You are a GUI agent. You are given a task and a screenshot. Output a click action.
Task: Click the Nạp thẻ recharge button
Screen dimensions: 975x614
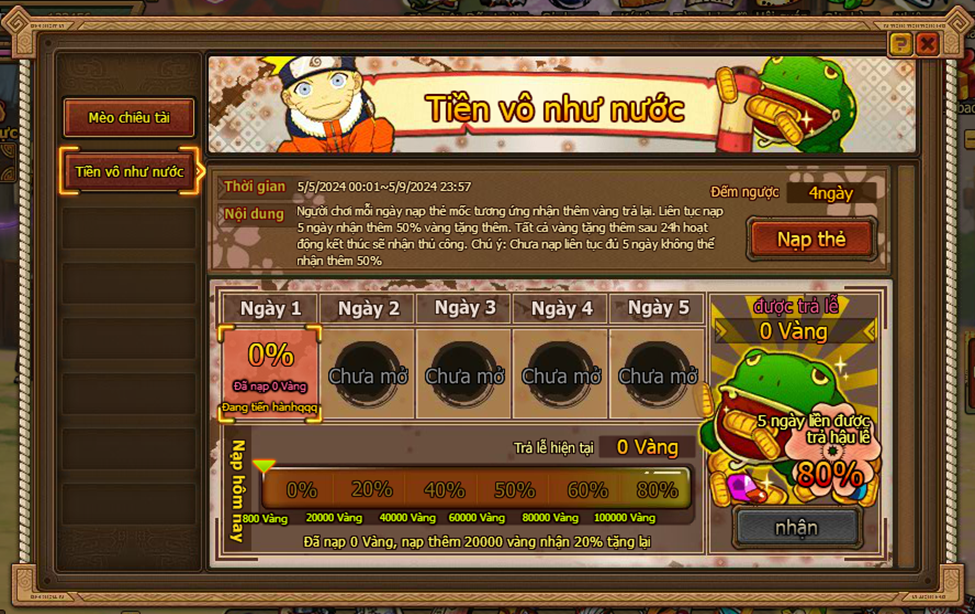(x=811, y=239)
